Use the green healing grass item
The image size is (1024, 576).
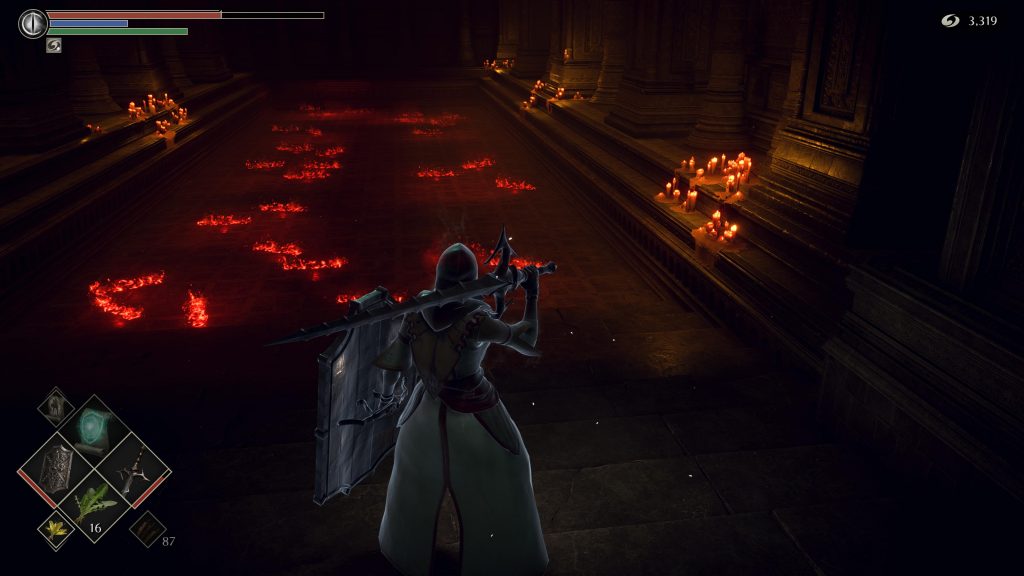coord(93,506)
